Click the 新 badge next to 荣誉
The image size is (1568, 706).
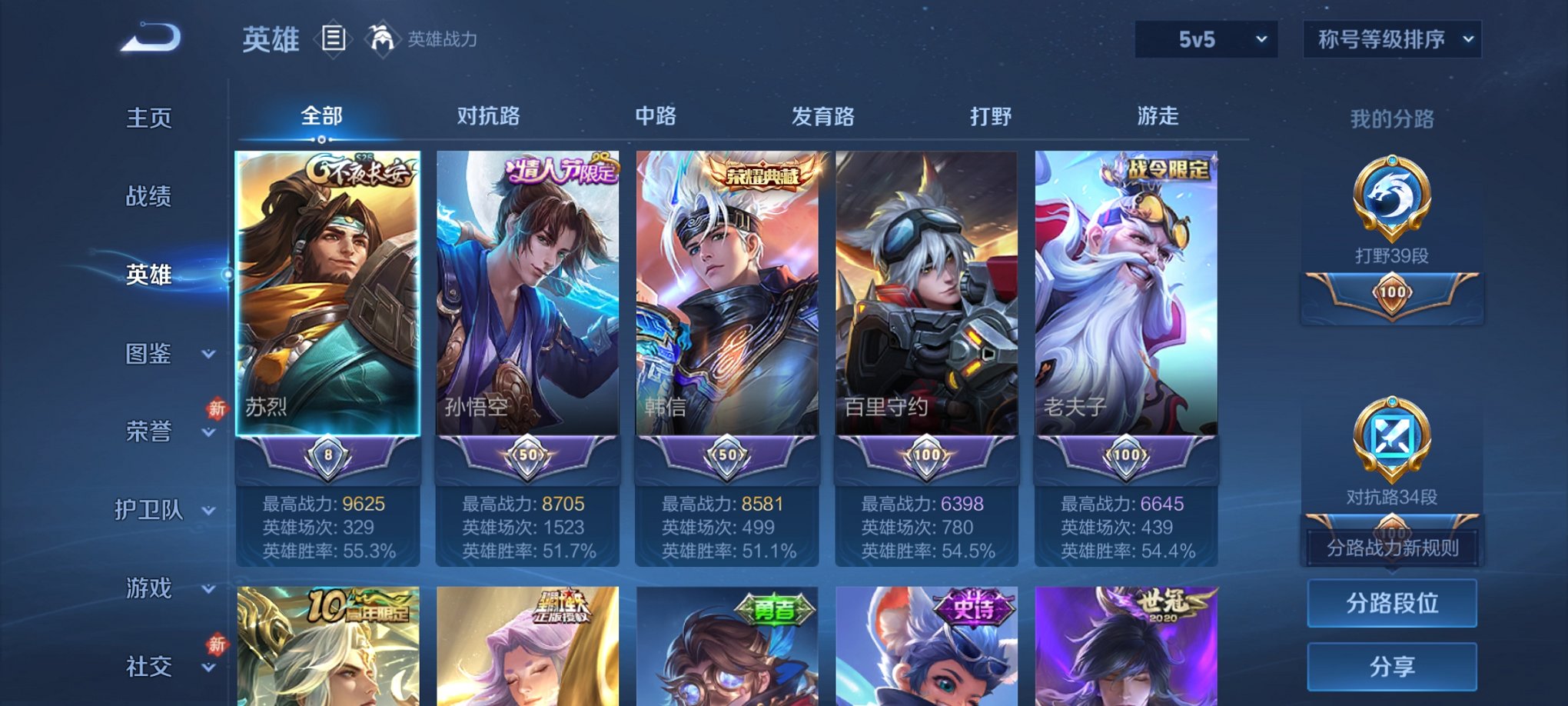(x=218, y=410)
